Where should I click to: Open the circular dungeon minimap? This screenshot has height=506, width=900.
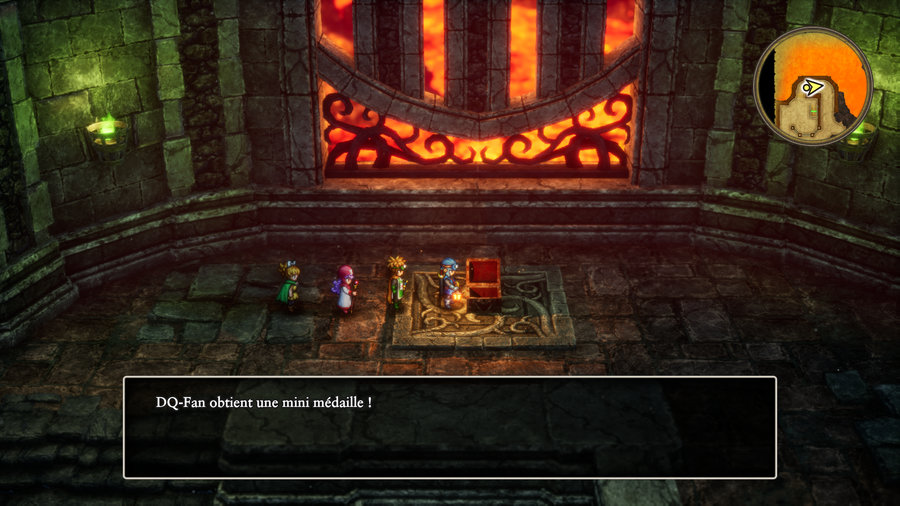click(x=813, y=87)
